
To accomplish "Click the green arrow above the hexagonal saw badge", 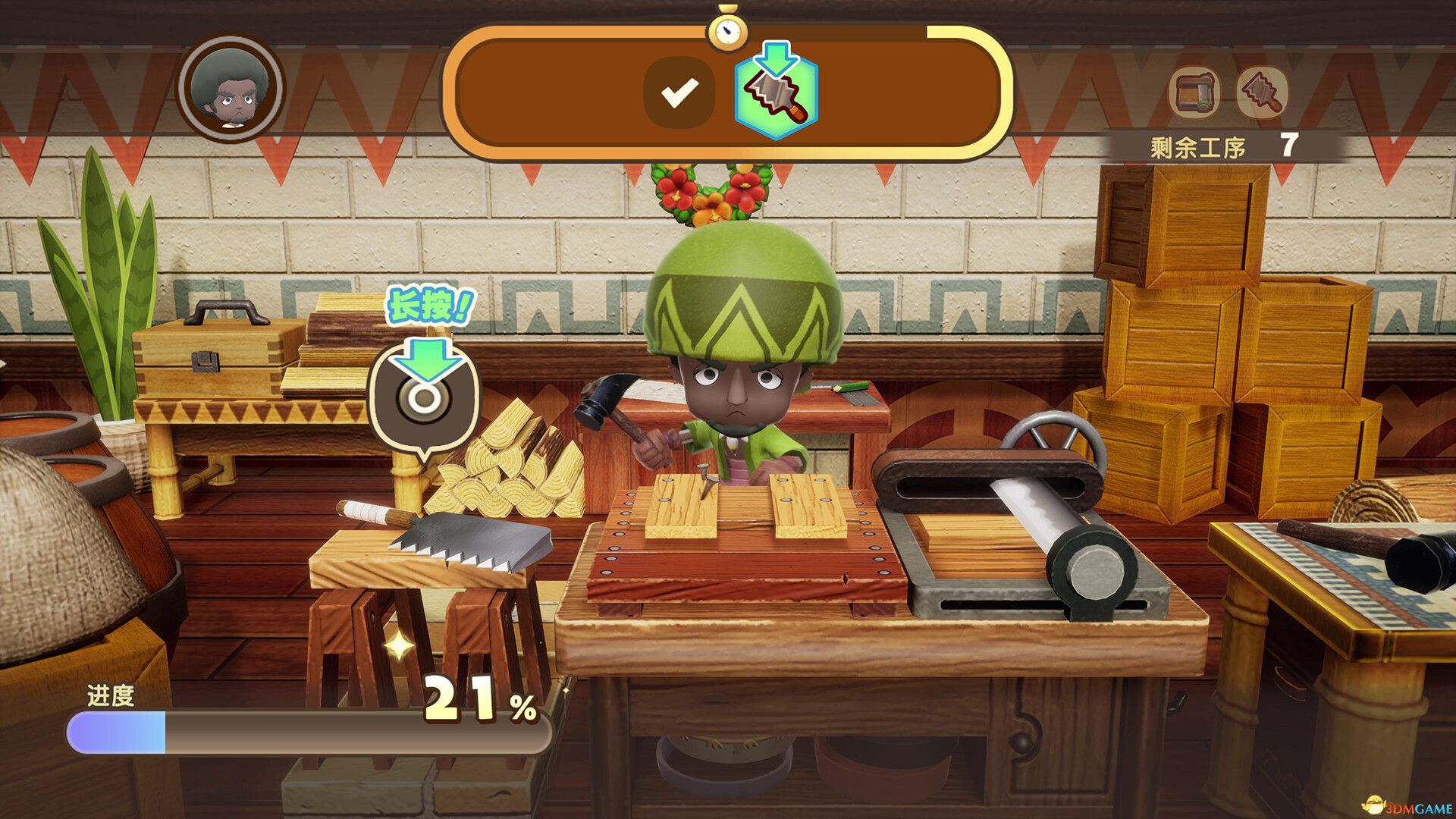I will 774,57.
